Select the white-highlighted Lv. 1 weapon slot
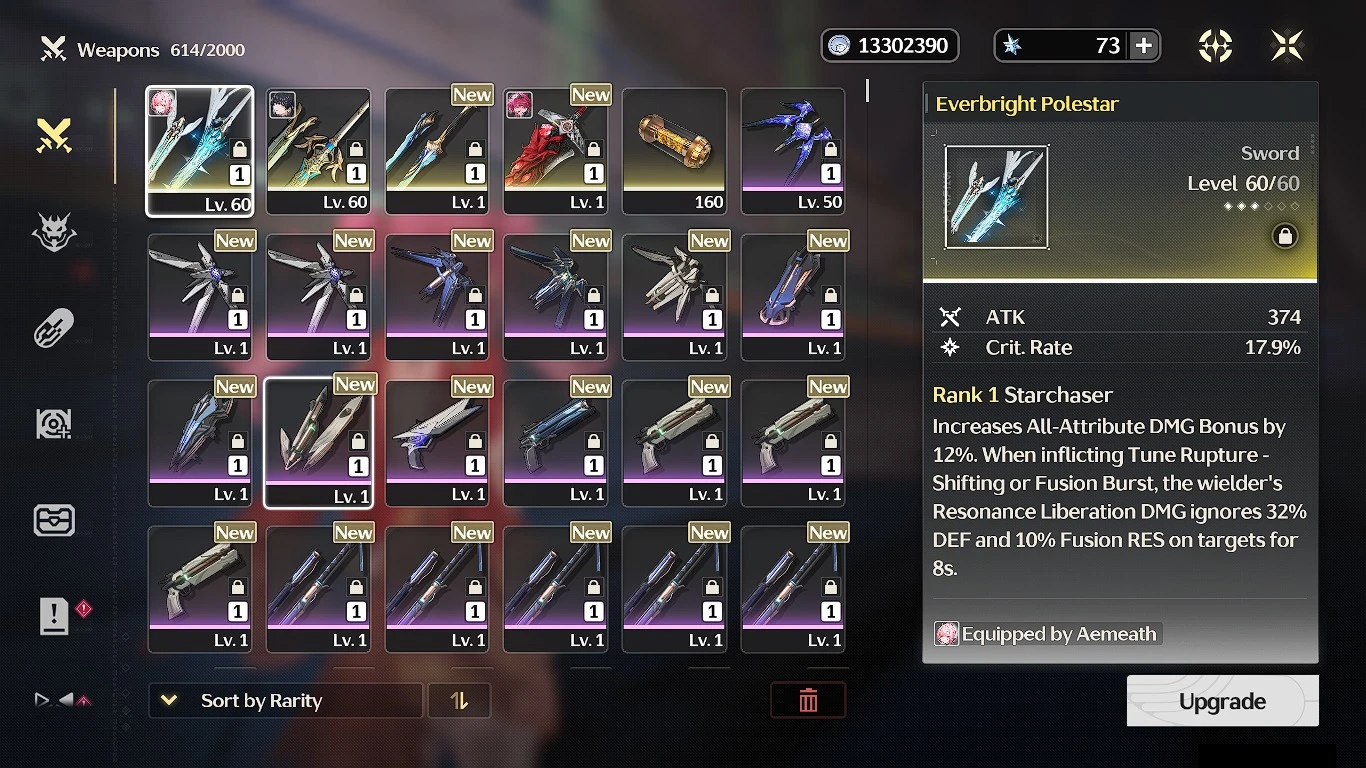 click(318, 442)
